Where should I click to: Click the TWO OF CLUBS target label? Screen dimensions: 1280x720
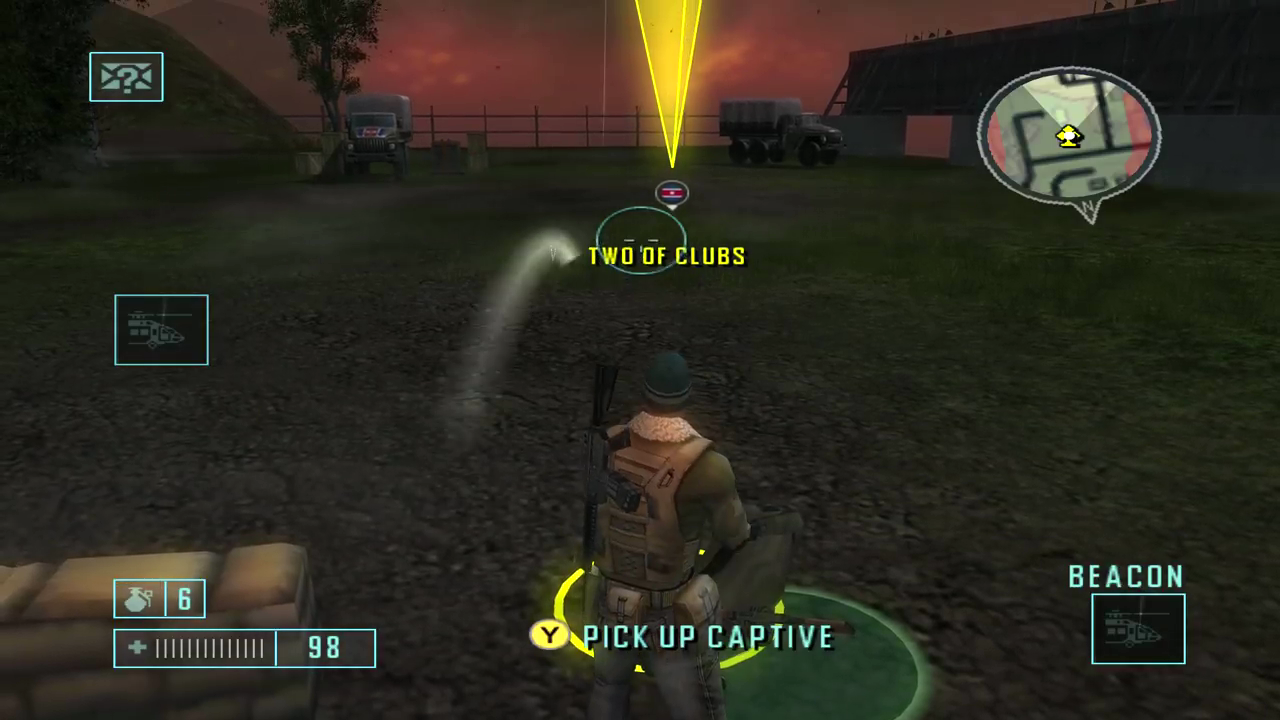pyautogui.click(x=666, y=256)
